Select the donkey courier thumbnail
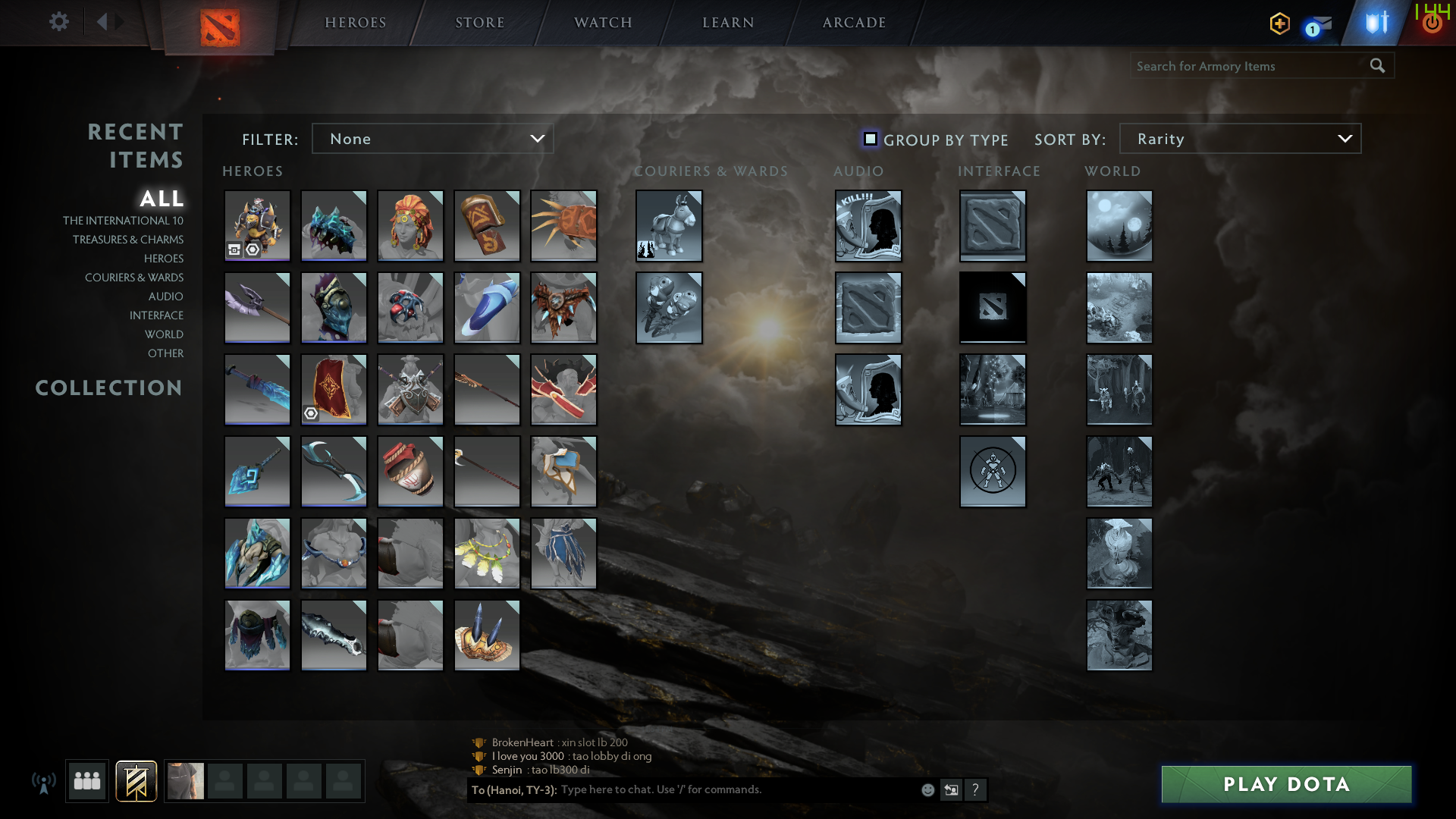This screenshot has height=819, width=1456. point(669,225)
